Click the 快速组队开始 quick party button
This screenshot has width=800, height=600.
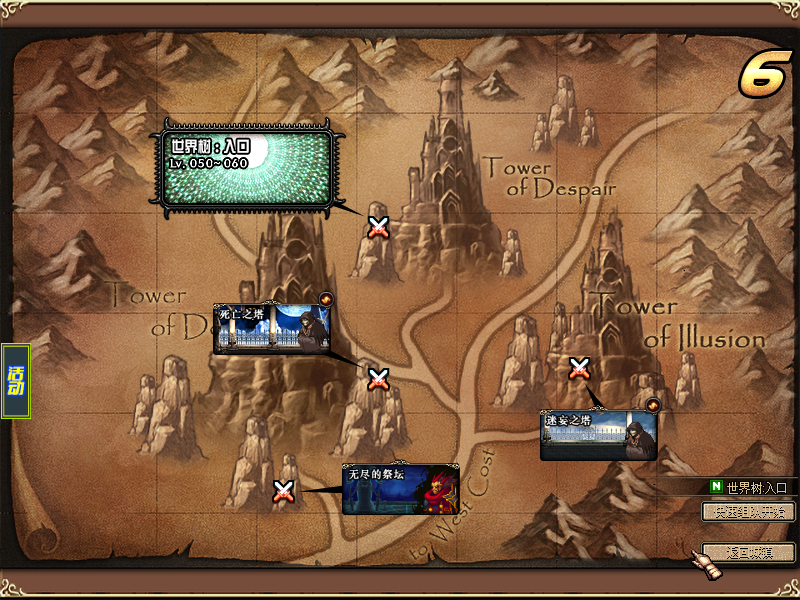point(748,512)
